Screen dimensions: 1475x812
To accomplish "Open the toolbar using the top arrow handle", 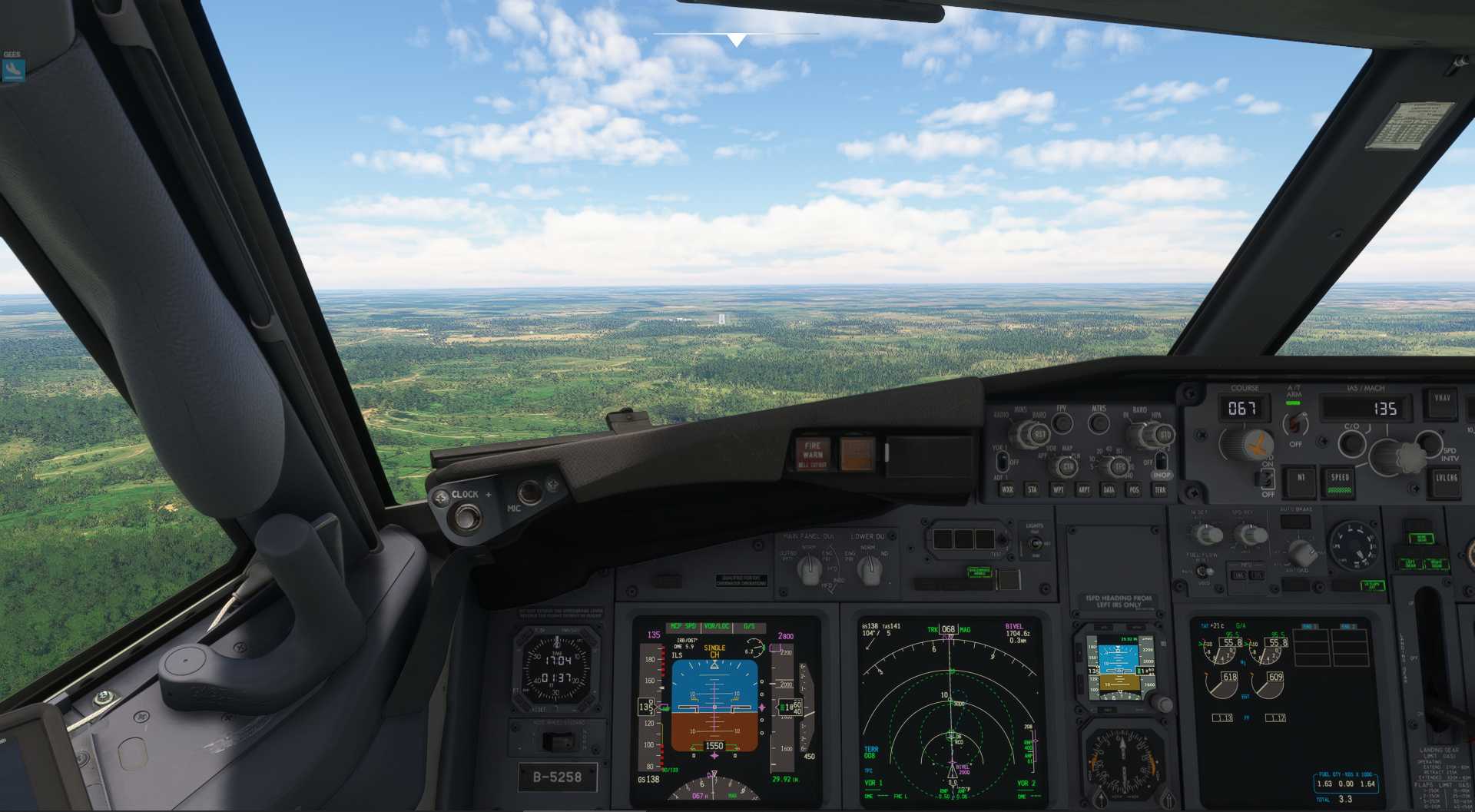I will [x=736, y=39].
